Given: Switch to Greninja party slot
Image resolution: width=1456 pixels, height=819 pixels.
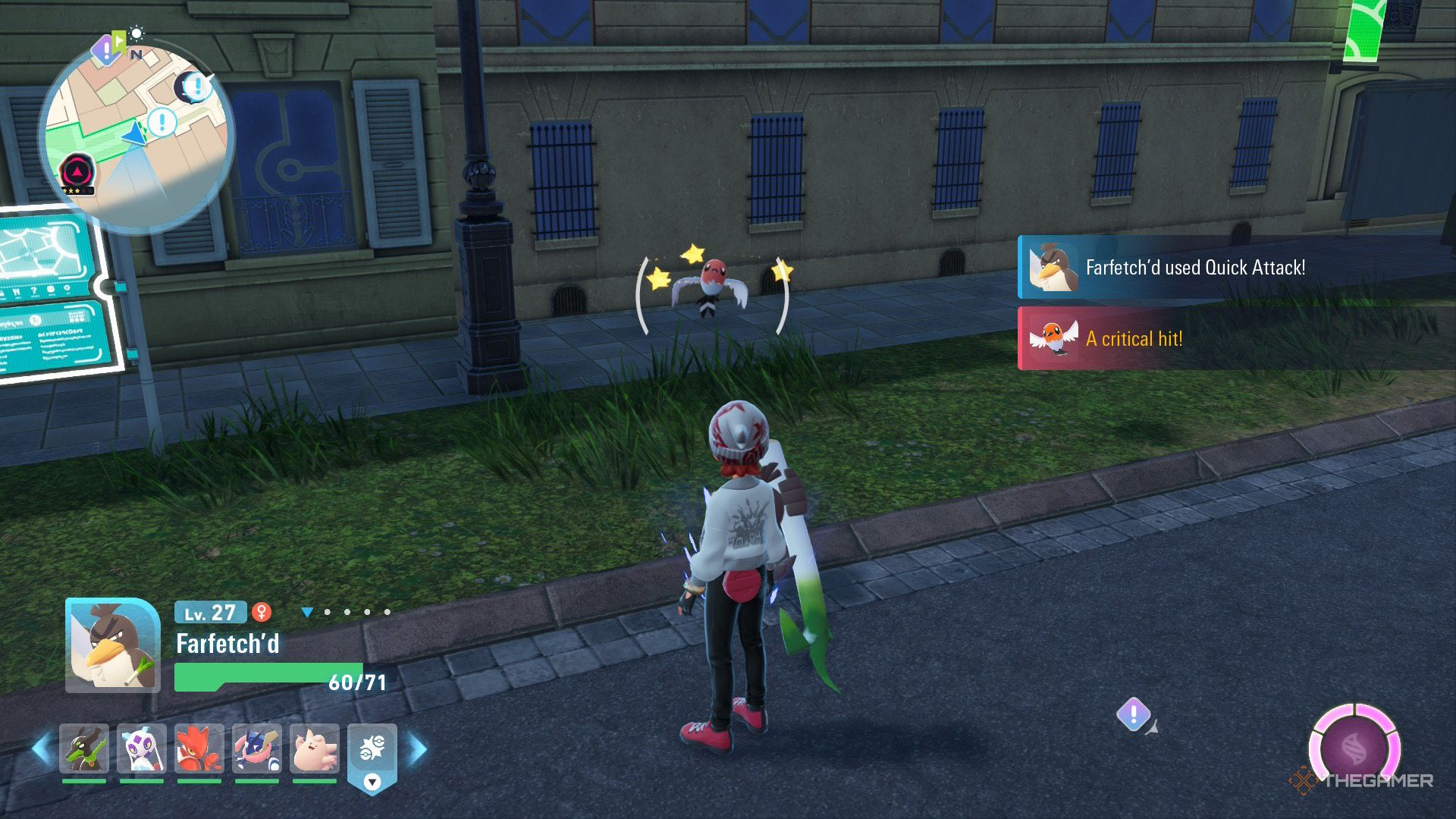Looking at the screenshot, I should pyautogui.click(x=257, y=748).
